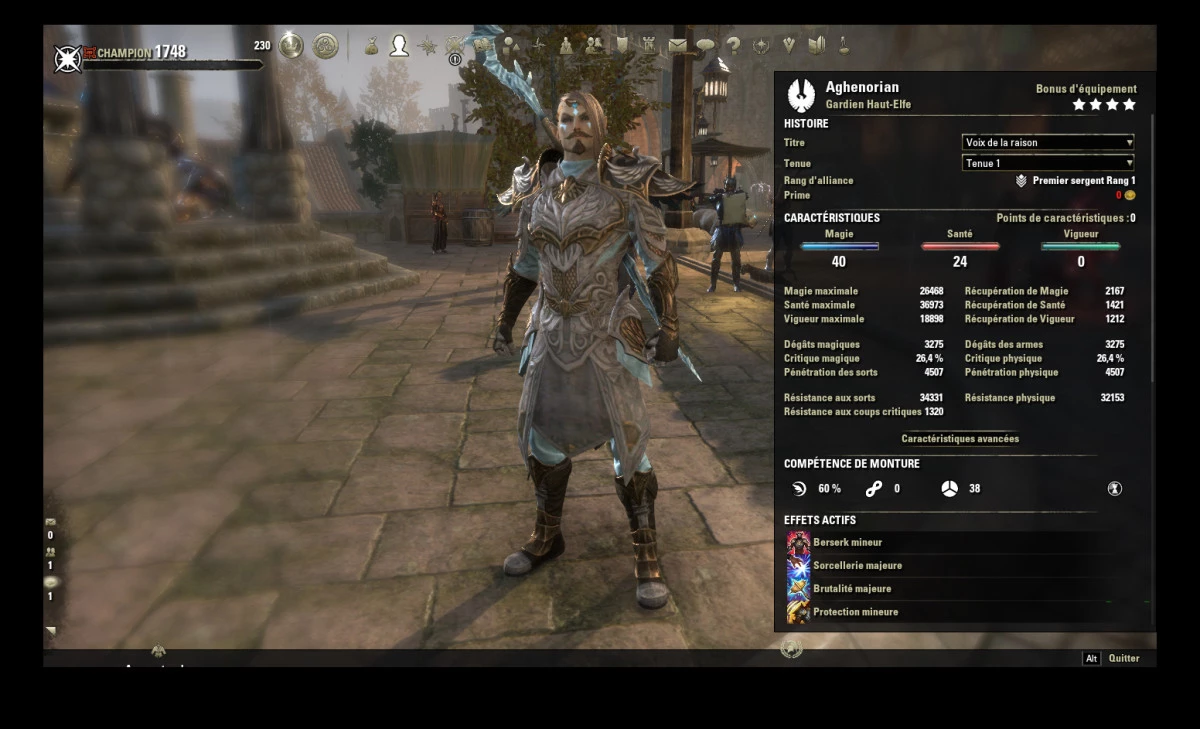
Task: Click the riding skill timer hourglass icon
Action: pyautogui.click(x=1115, y=489)
